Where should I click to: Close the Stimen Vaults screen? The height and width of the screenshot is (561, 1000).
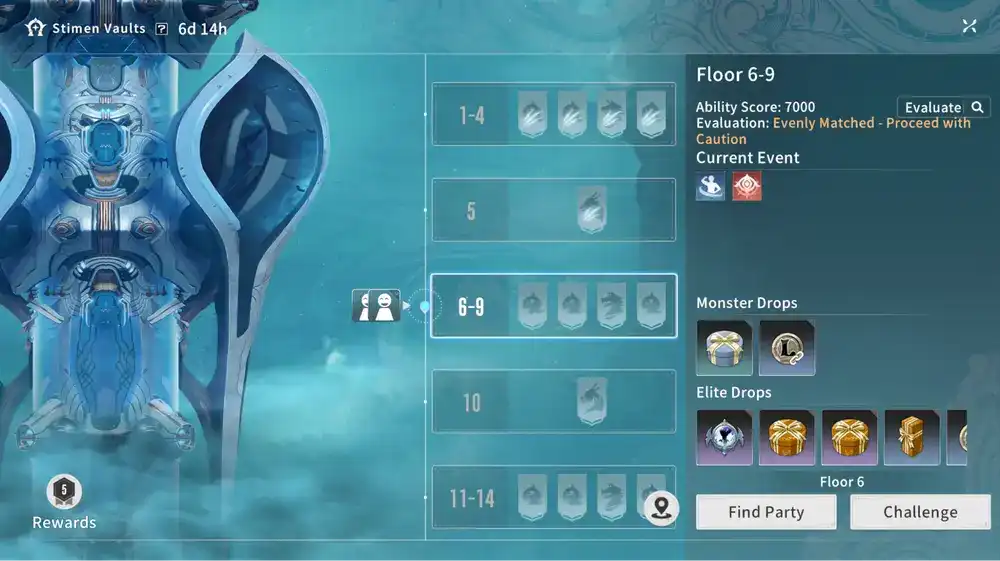tap(969, 26)
